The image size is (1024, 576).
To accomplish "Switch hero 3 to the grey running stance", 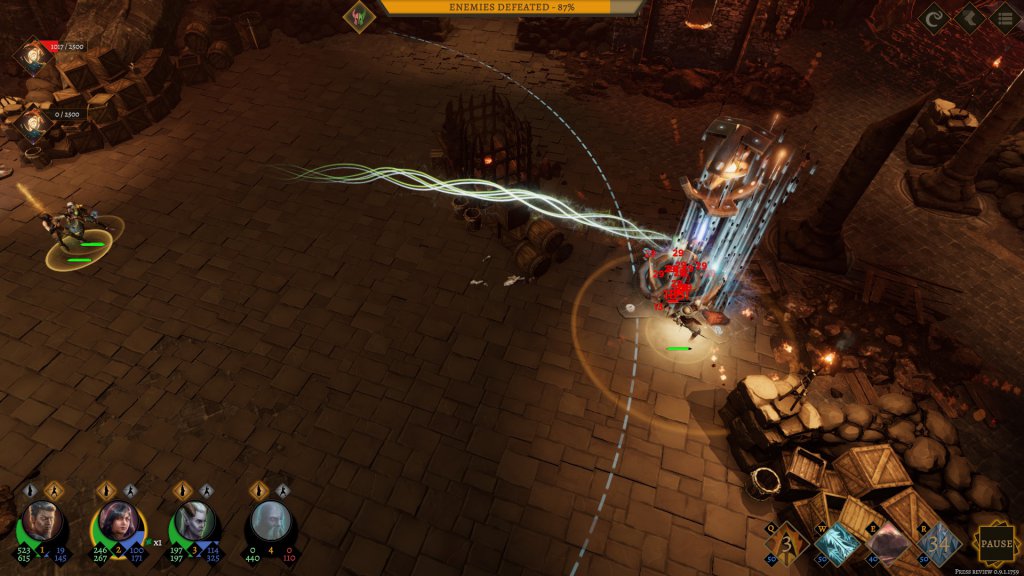I will pyautogui.click(x=206, y=490).
